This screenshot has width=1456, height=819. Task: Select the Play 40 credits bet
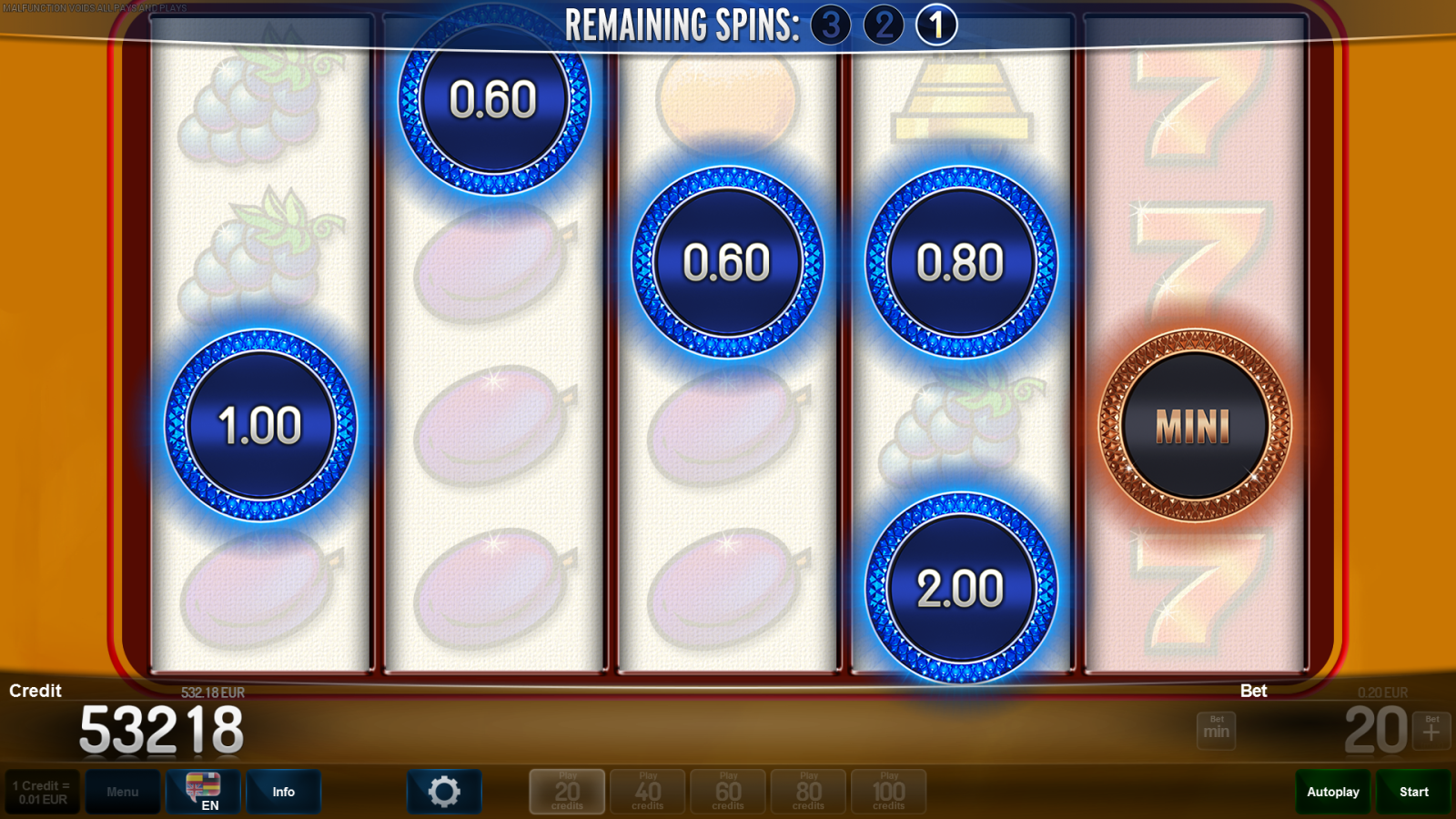tap(647, 792)
